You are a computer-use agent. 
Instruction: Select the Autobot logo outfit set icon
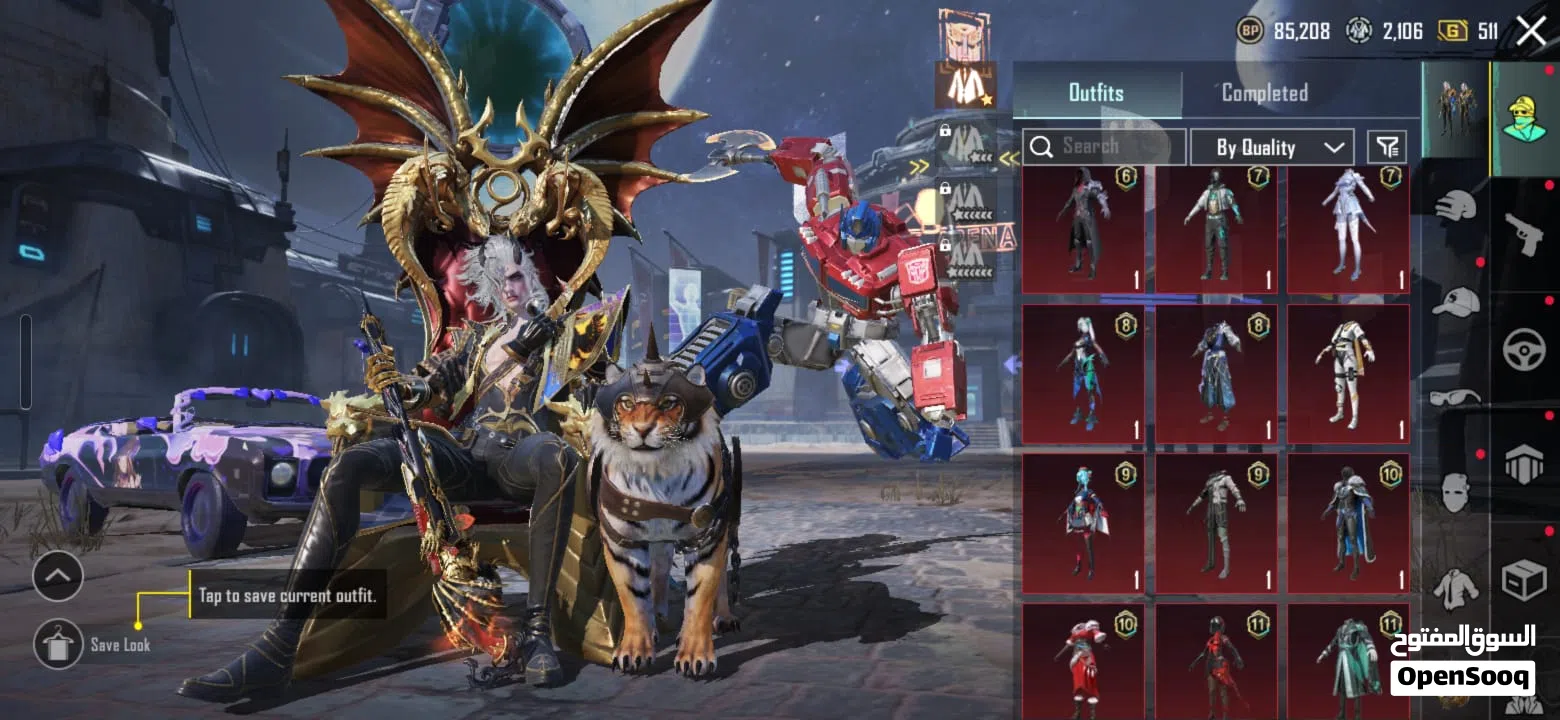click(964, 33)
